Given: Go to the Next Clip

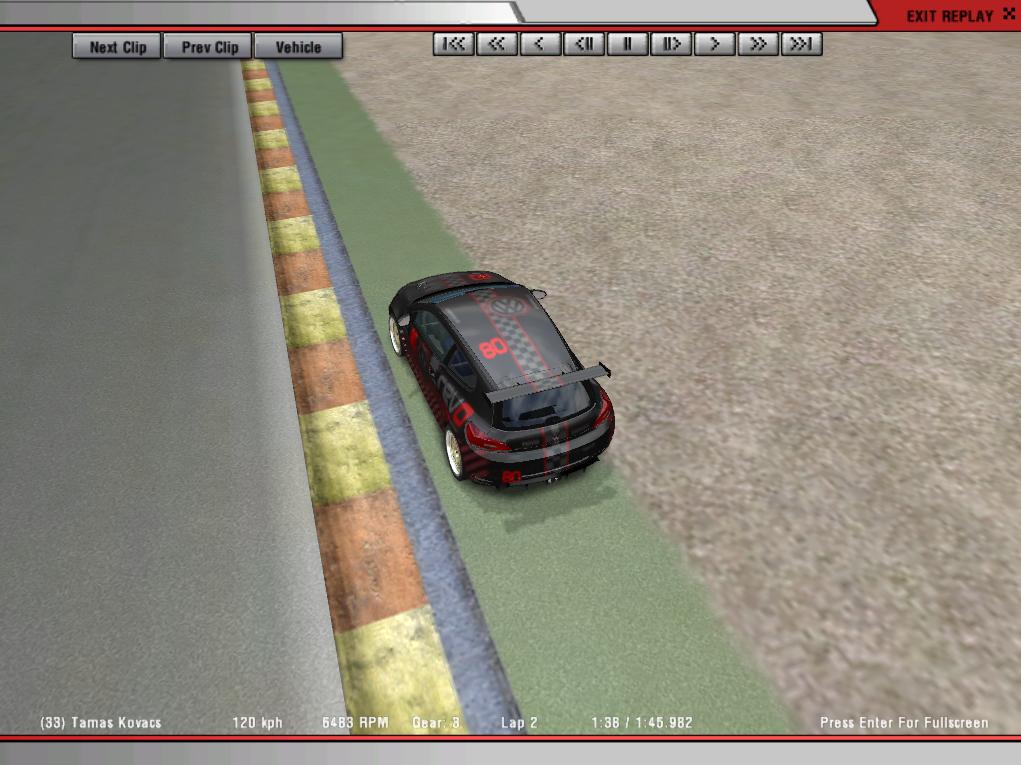Looking at the screenshot, I should [117, 46].
